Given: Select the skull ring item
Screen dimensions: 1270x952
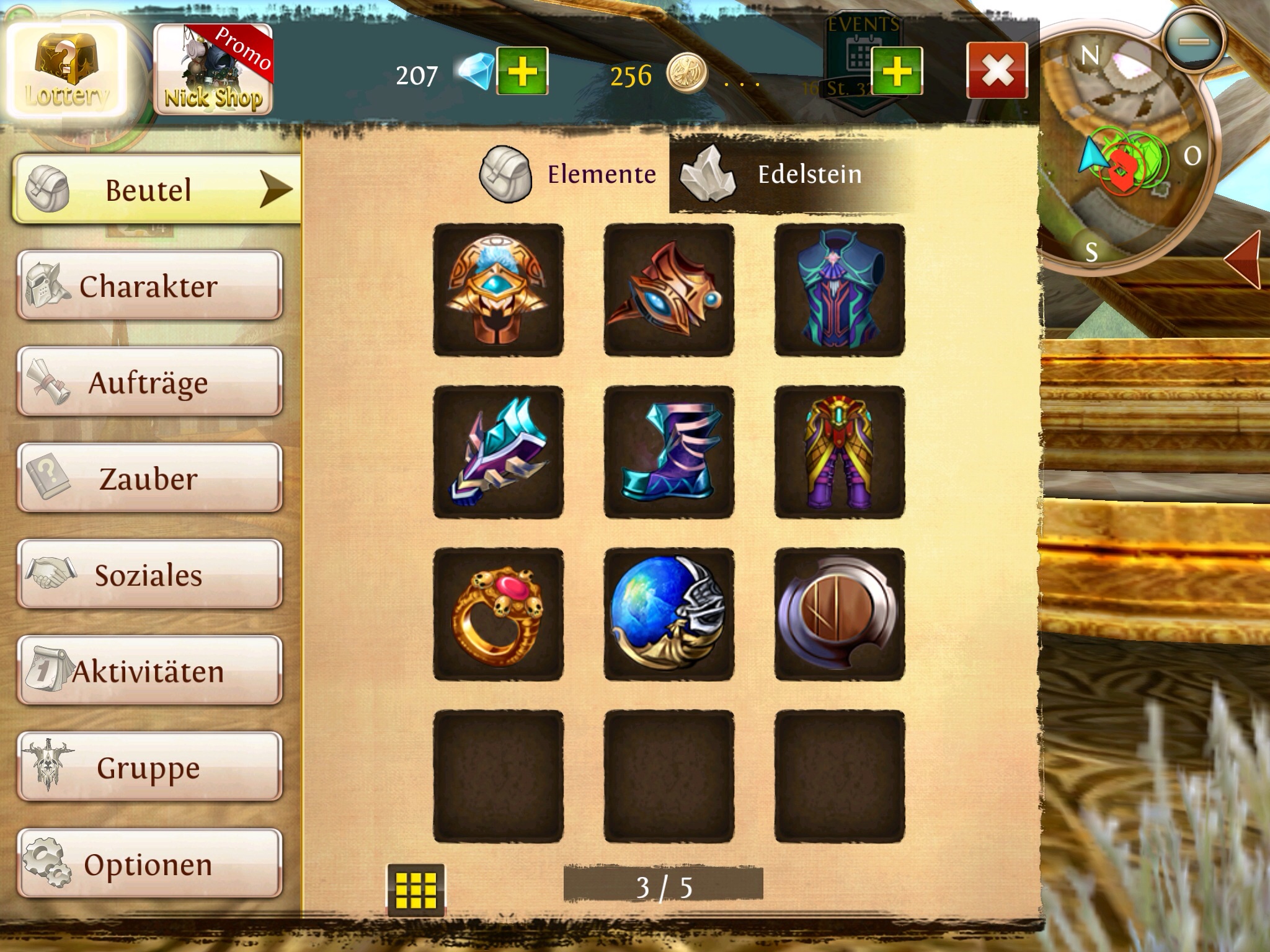Looking at the screenshot, I should point(499,614).
